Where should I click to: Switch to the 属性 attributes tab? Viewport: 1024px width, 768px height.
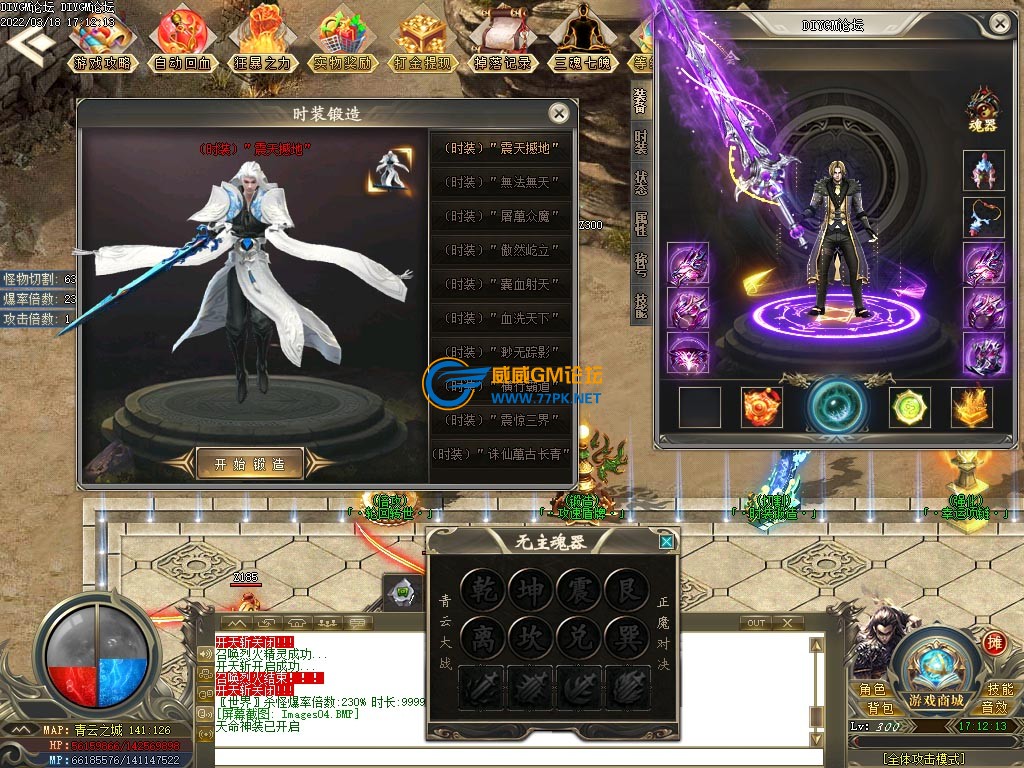click(640, 222)
